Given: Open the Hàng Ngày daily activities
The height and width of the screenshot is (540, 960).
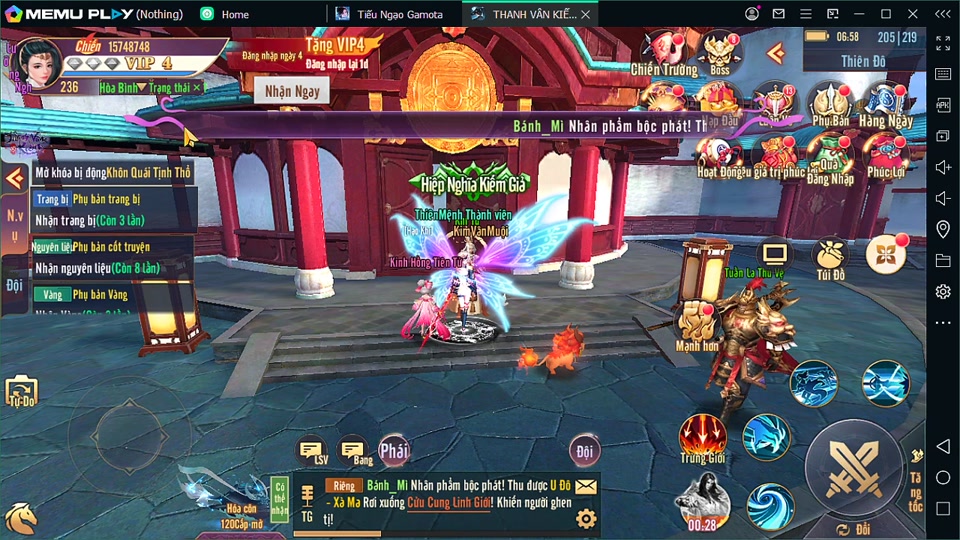Looking at the screenshot, I should coord(886,104).
